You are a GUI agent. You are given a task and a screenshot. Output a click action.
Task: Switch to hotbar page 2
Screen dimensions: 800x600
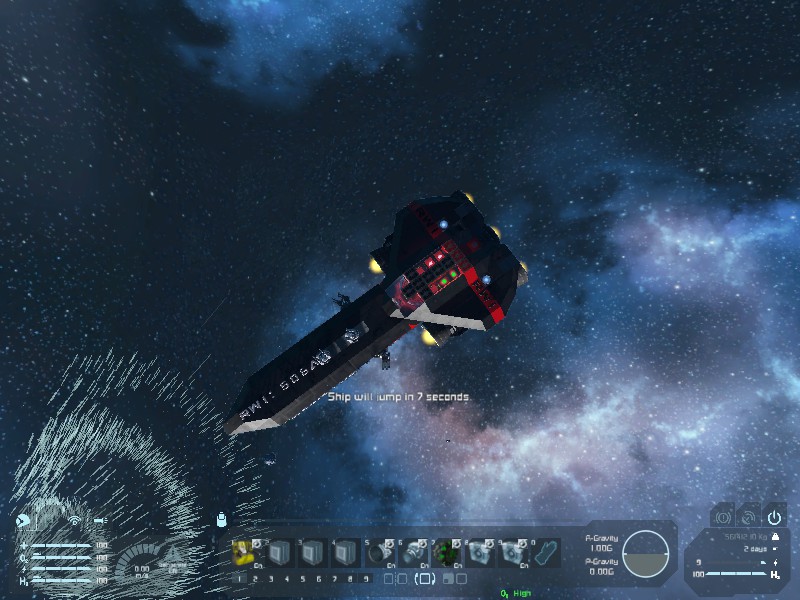click(x=255, y=578)
